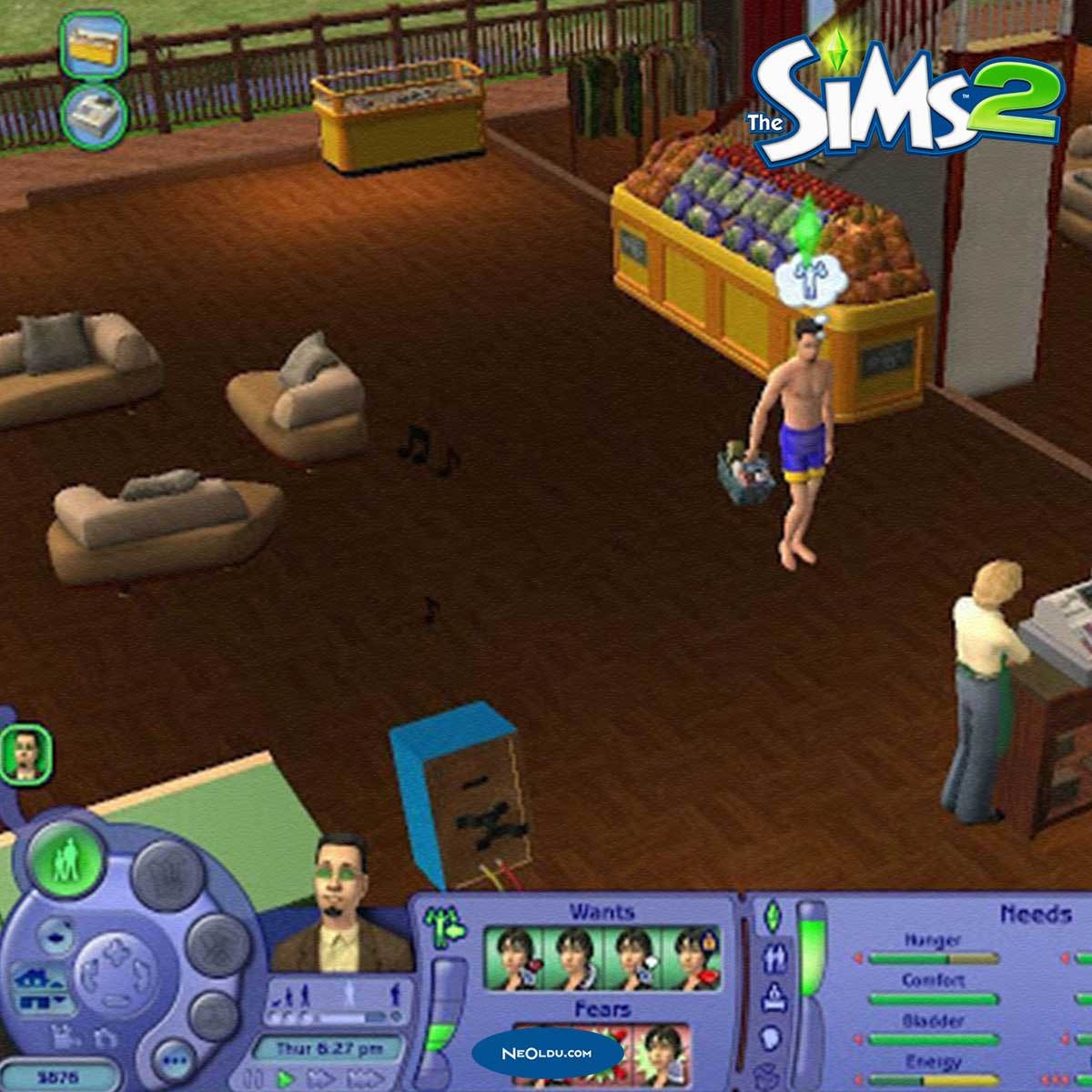Screen dimensions: 1092x1092
Task: Pause the game with the pause button
Action: (x=251, y=1080)
